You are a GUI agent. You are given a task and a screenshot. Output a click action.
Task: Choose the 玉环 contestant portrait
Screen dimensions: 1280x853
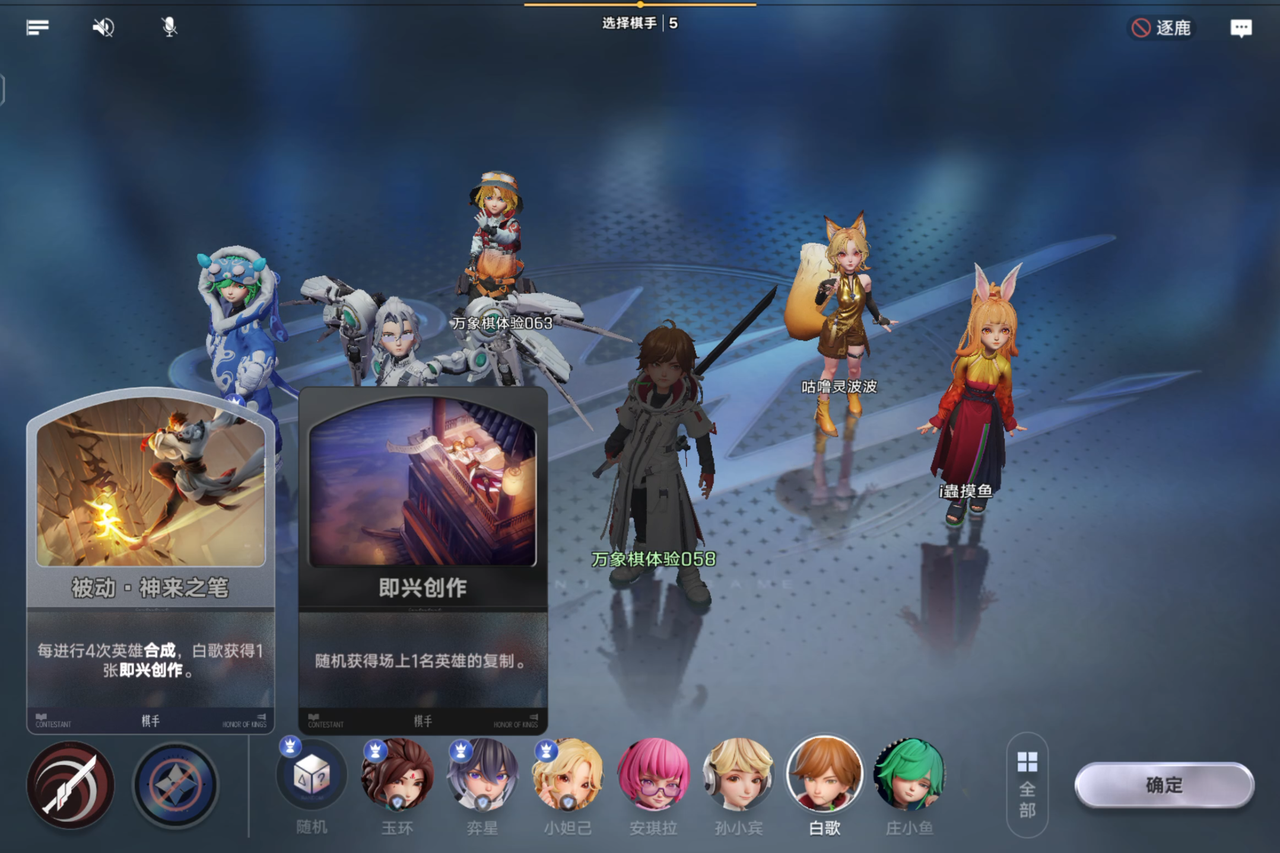pyautogui.click(x=397, y=775)
